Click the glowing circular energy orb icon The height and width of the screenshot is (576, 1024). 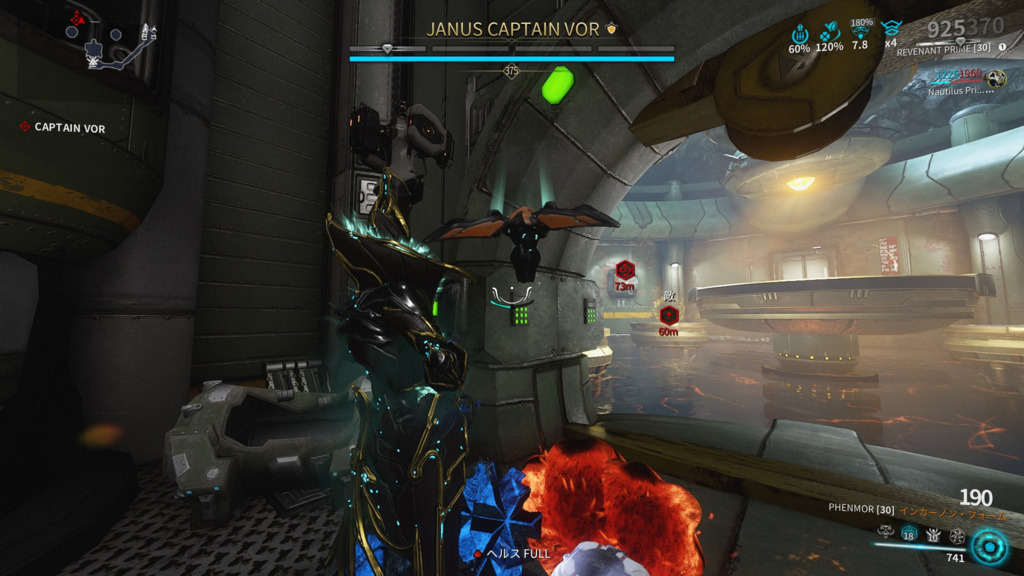pos(990,546)
